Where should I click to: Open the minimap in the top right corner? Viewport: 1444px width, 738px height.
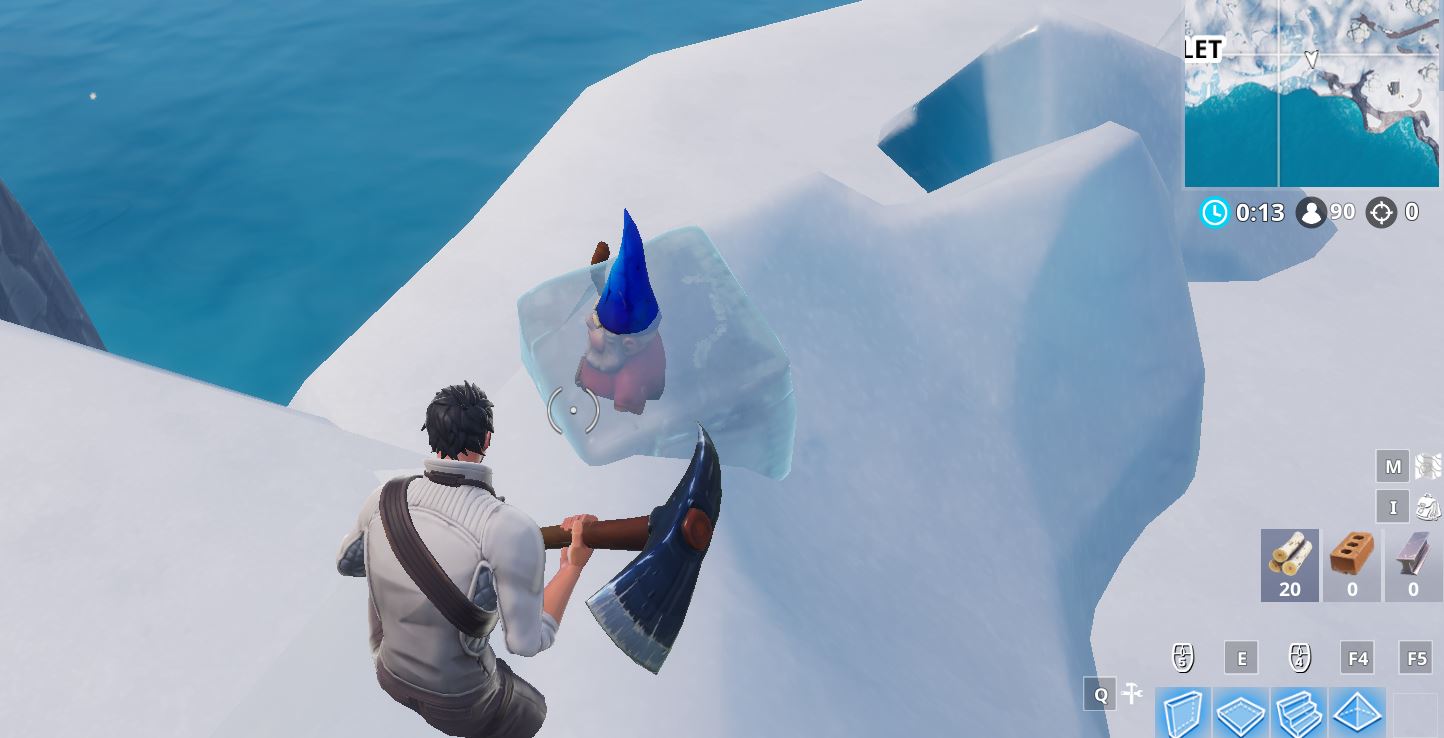(x=1312, y=95)
